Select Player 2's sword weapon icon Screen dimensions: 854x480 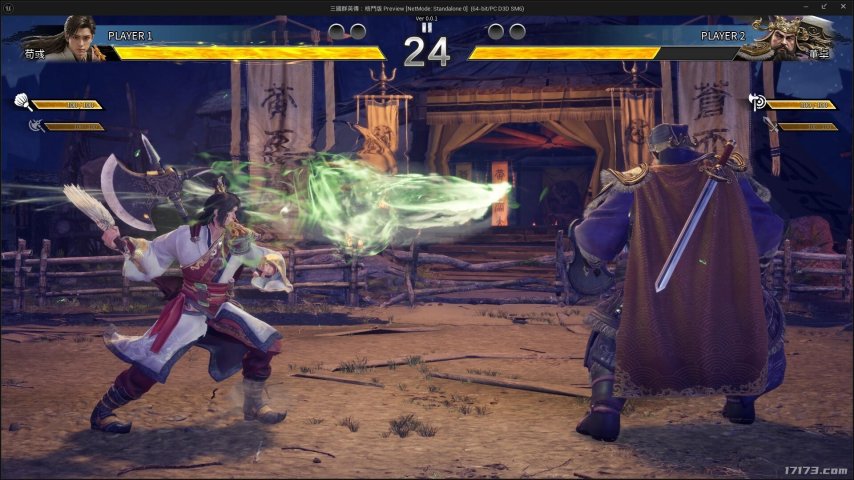pyautogui.click(x=770, y=124)
